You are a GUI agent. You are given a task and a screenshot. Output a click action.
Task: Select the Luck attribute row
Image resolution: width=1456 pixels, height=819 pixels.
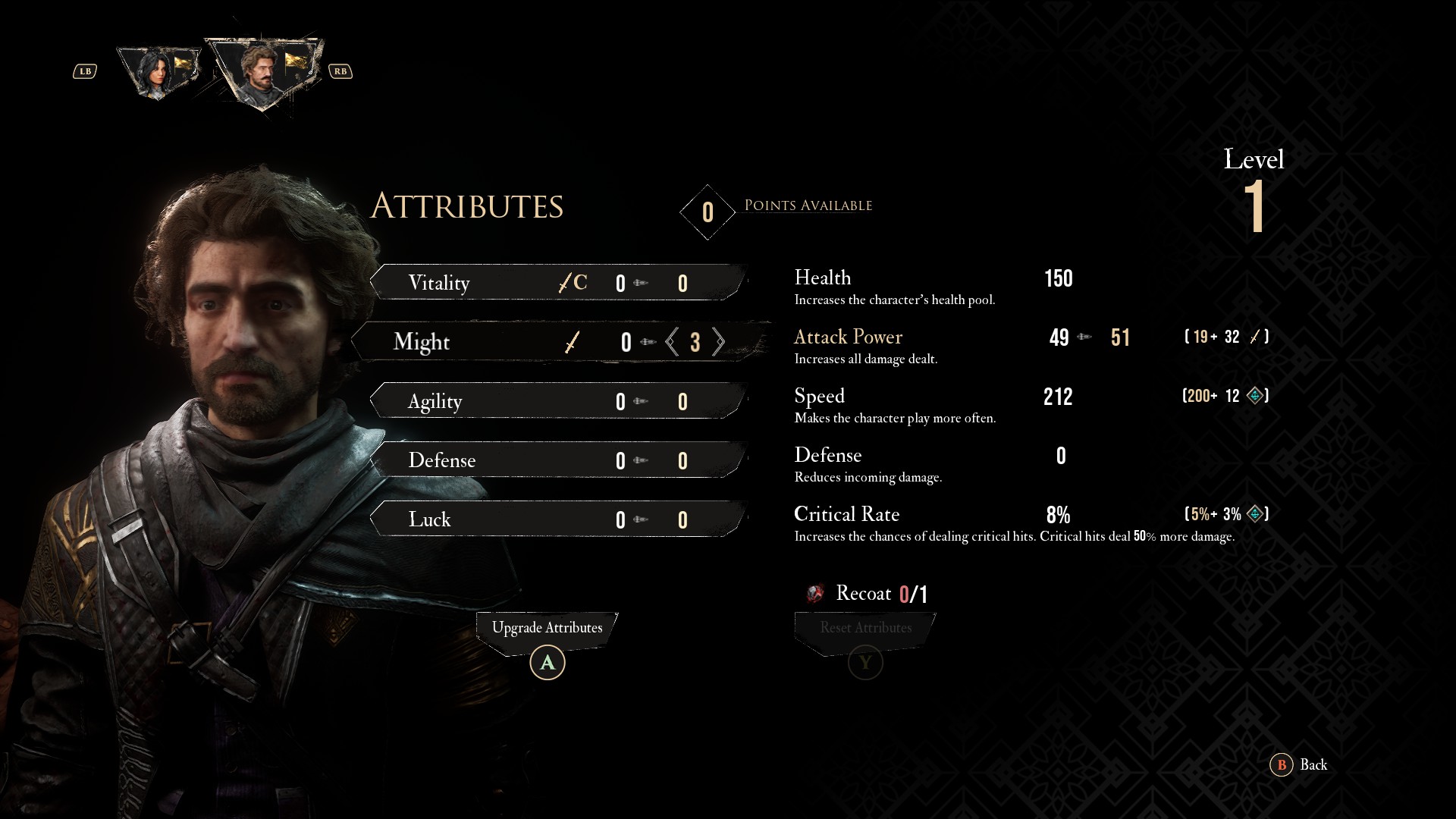[558, 519]
